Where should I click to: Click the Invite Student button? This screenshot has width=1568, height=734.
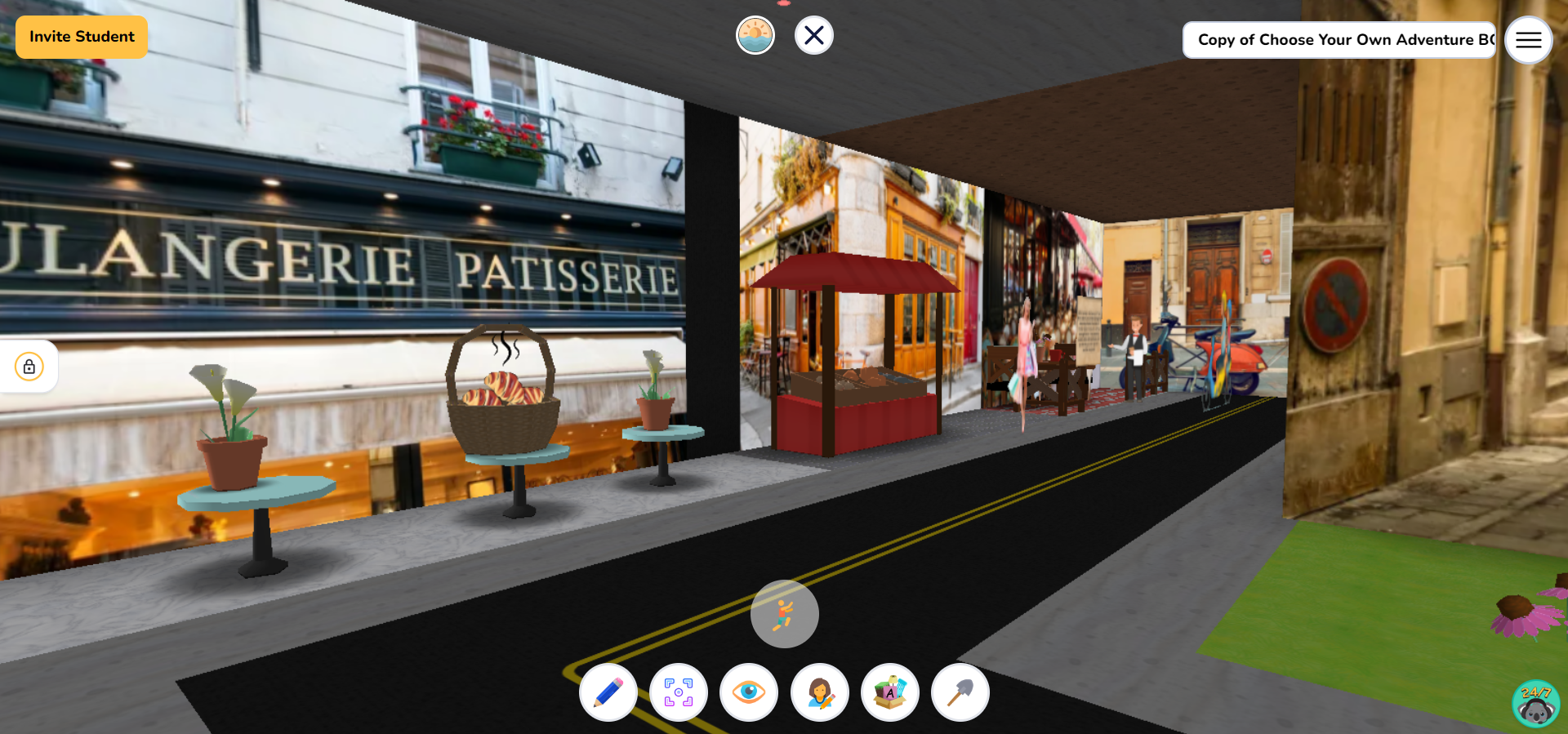coord(81,37)
